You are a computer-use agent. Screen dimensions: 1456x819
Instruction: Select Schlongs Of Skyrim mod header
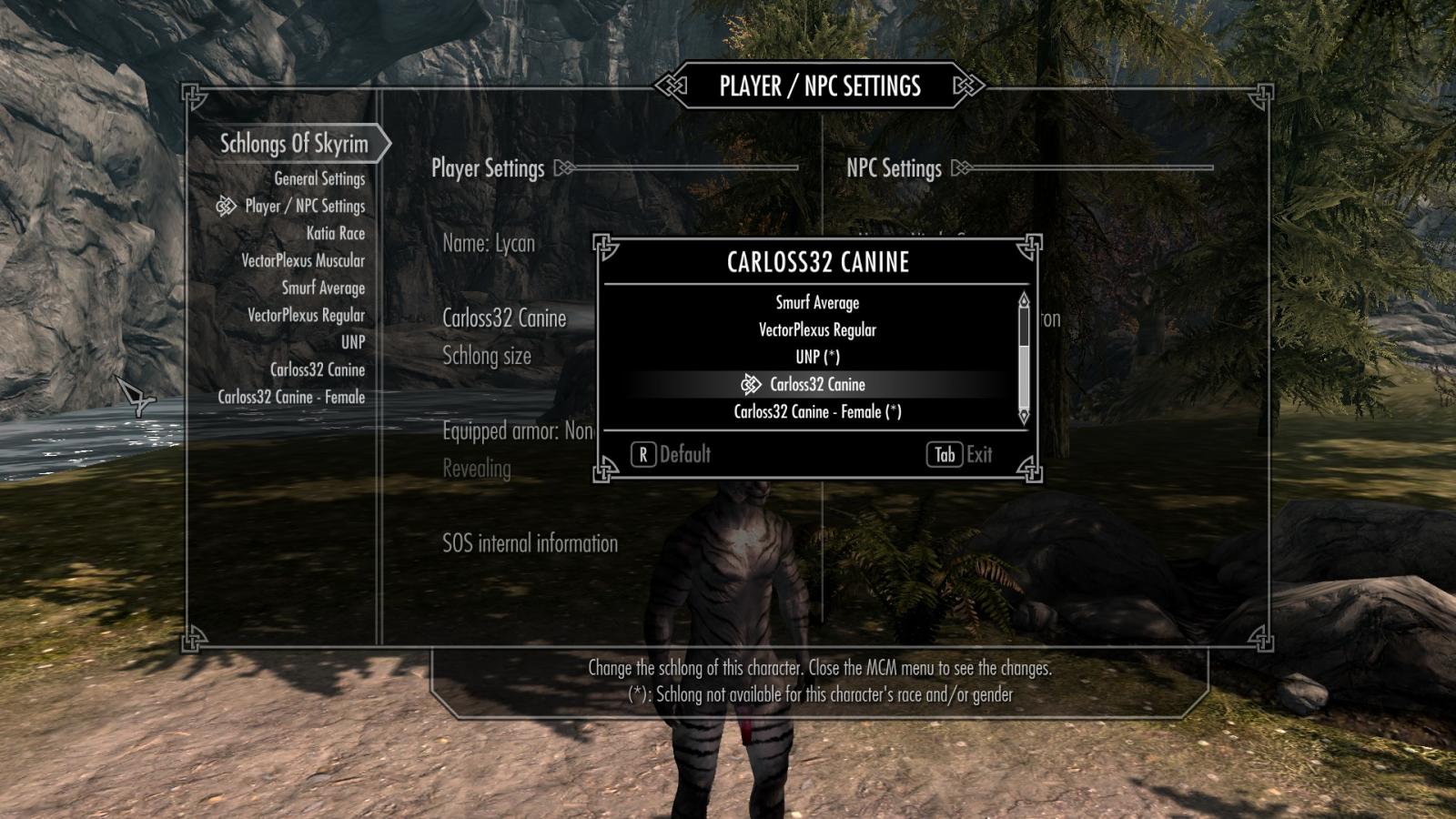(x=293, y=144)
